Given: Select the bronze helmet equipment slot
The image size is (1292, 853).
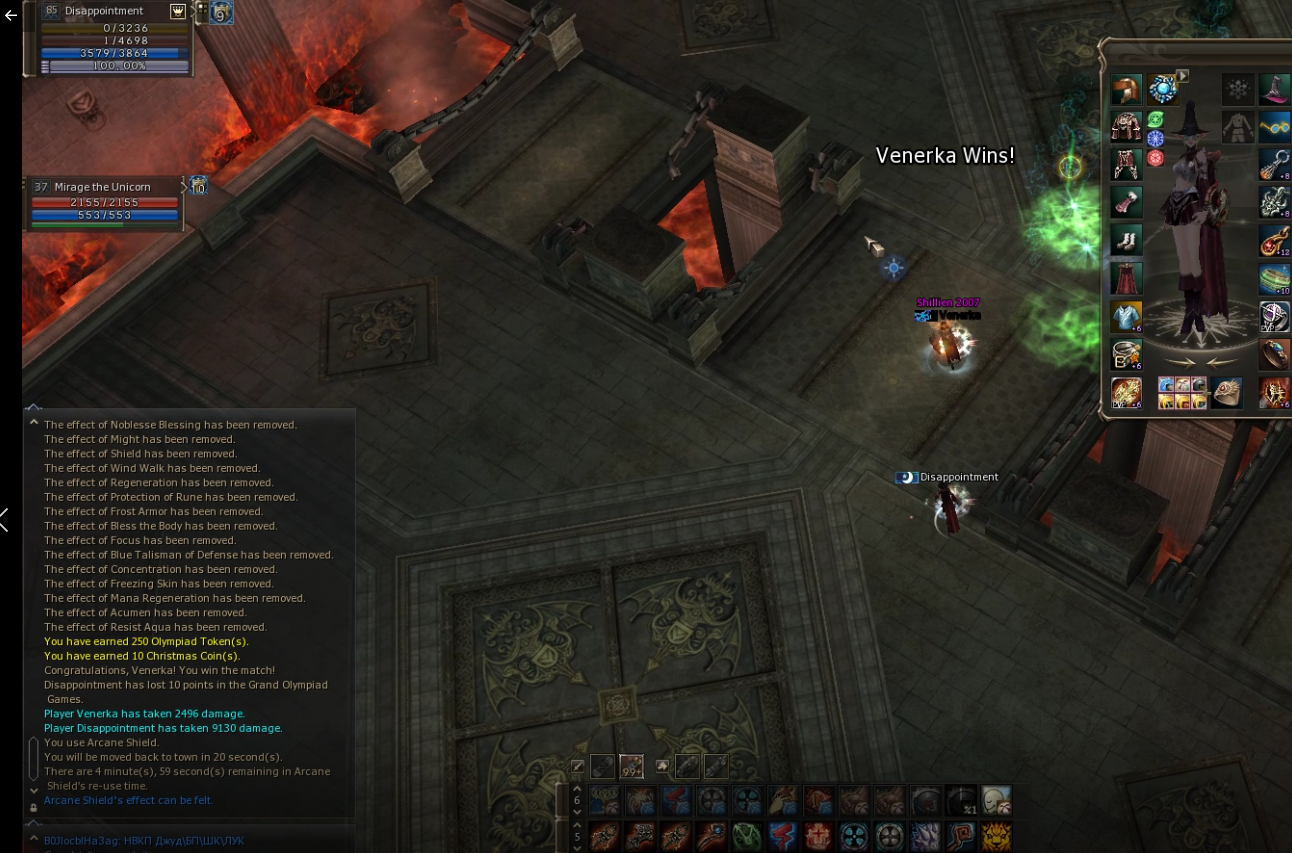Looking at the screenshot, I should 1127,90.
